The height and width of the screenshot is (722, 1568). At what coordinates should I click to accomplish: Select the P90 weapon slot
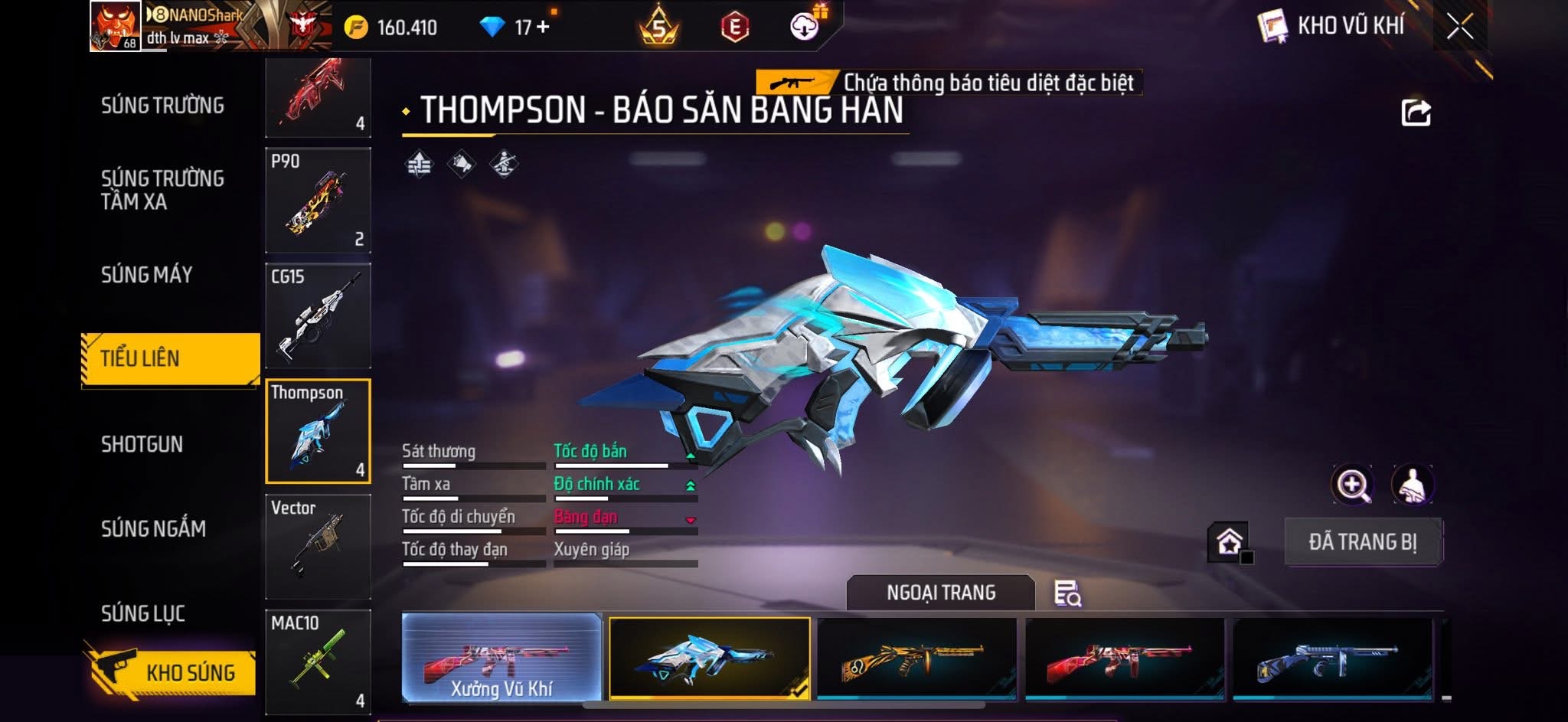[318, 201]
